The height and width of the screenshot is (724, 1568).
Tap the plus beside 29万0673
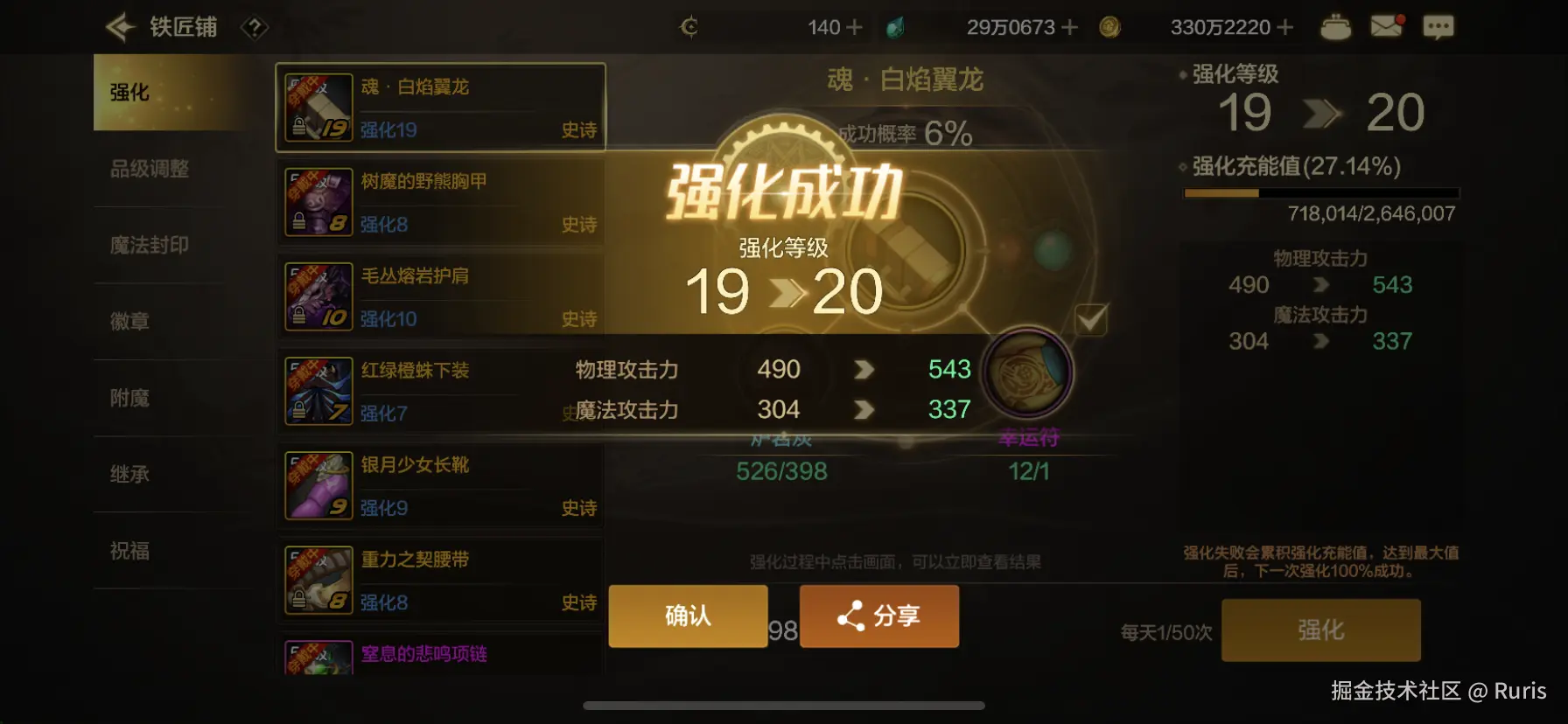(x=1072, y=26)
